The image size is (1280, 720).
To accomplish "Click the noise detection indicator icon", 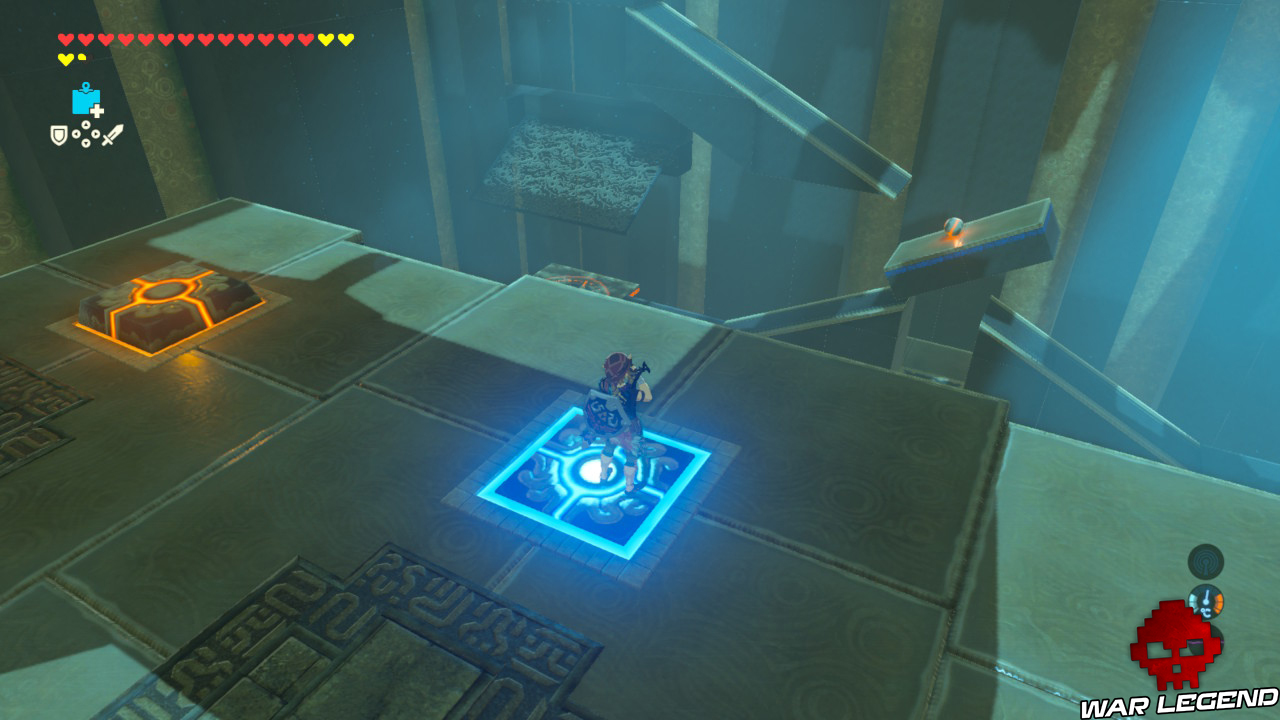I will (x=1204, y=561).
